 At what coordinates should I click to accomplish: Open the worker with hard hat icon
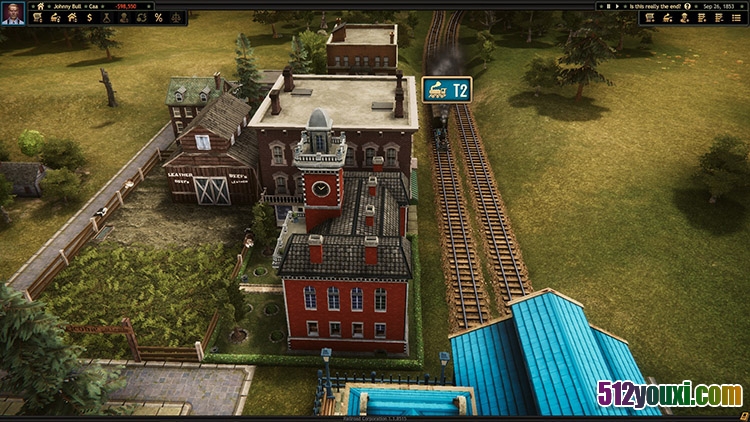pyautogui.click(x=683, y=18)
